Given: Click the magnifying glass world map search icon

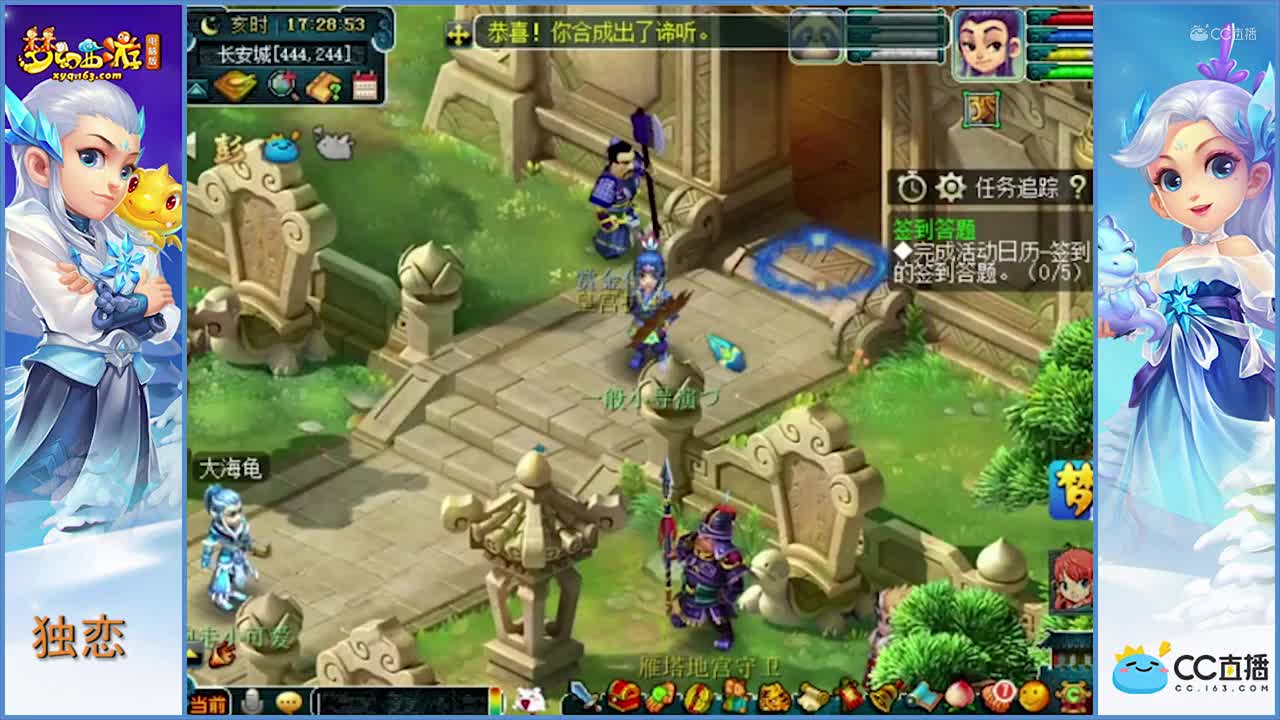Looking at the screenshot, I should point(280,86).
